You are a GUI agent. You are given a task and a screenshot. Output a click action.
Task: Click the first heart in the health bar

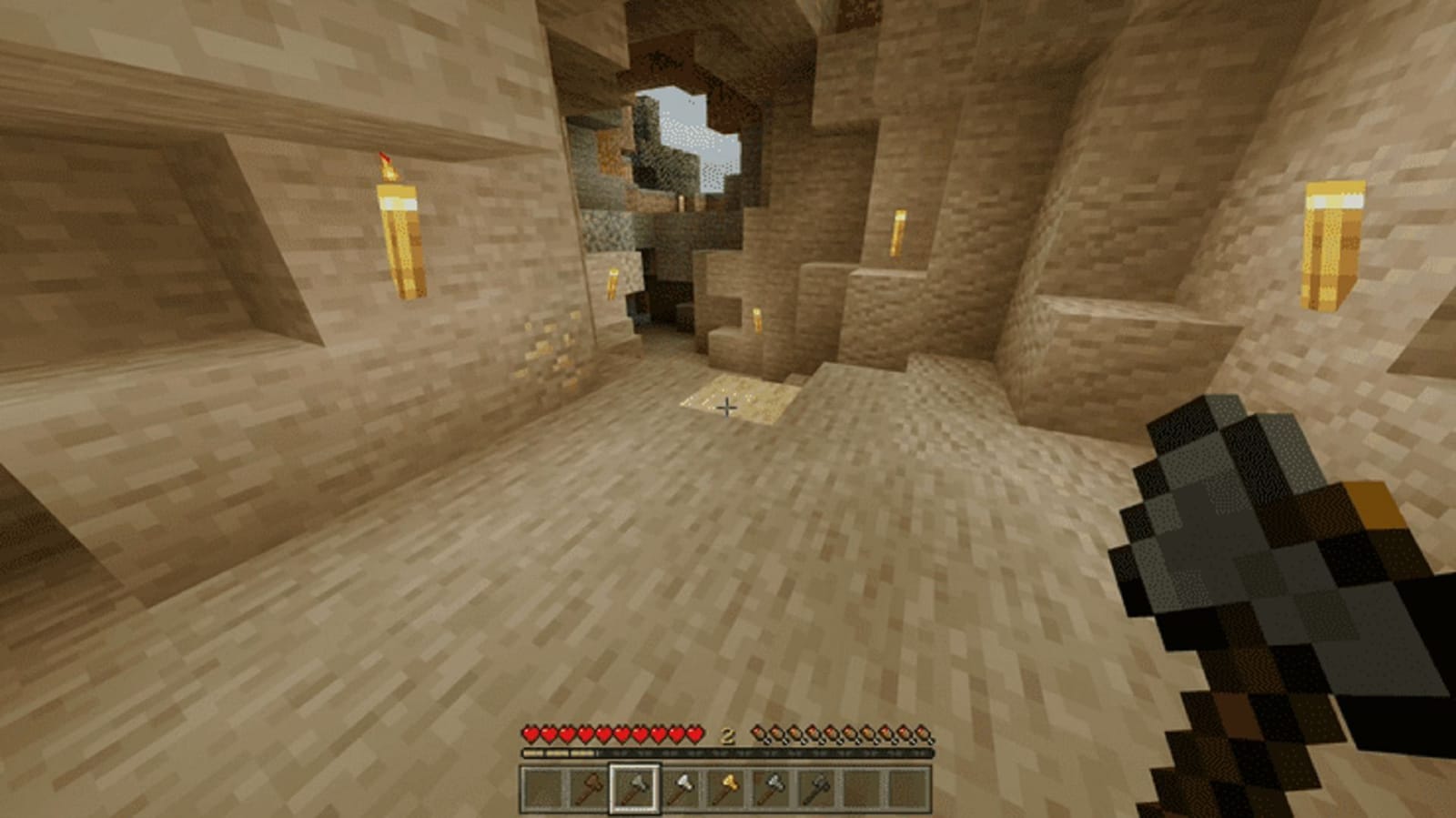(x=530, y=734)
